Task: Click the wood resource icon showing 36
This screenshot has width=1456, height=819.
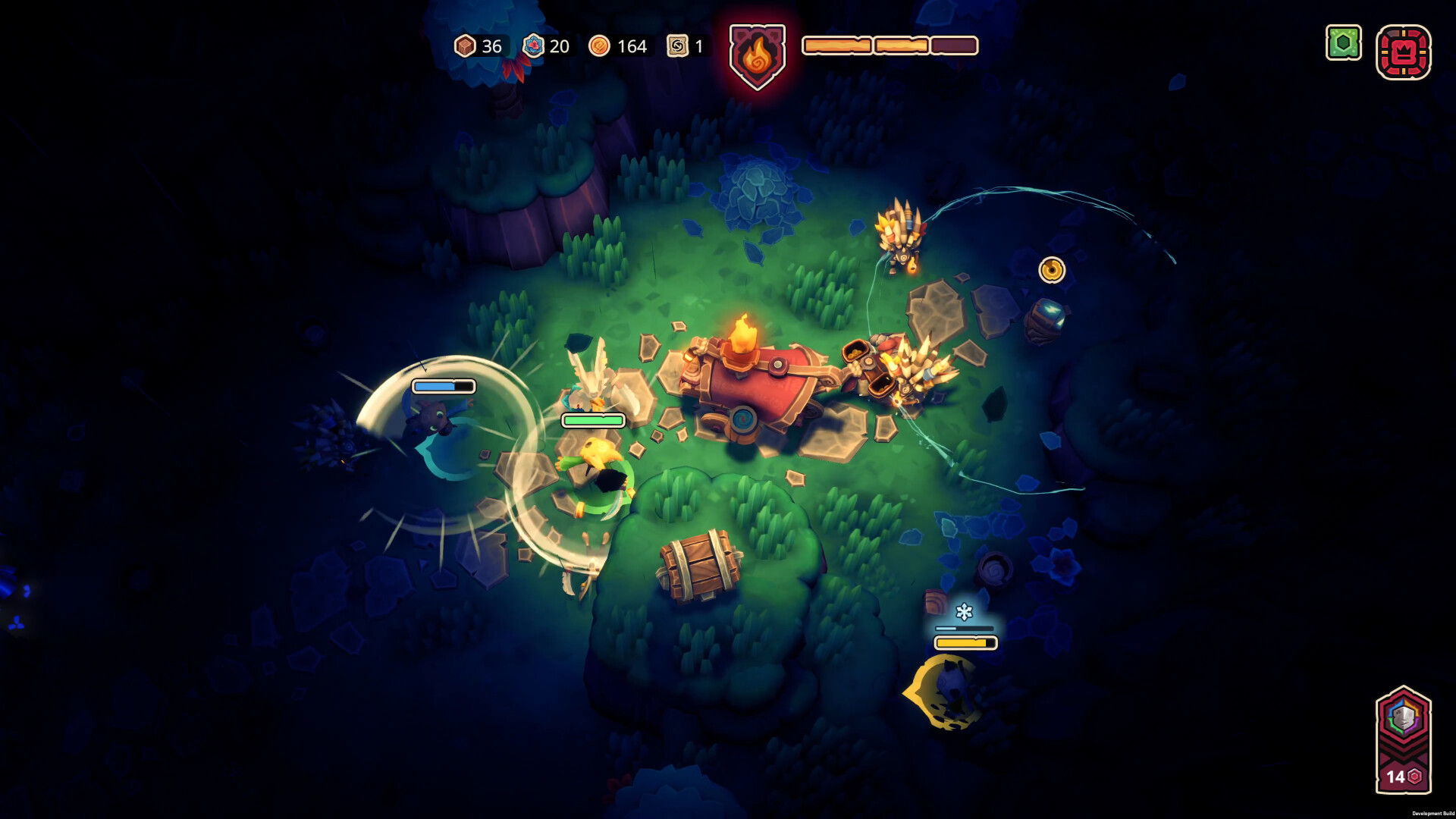Action: pyautogui.click(x=465, y=46)
